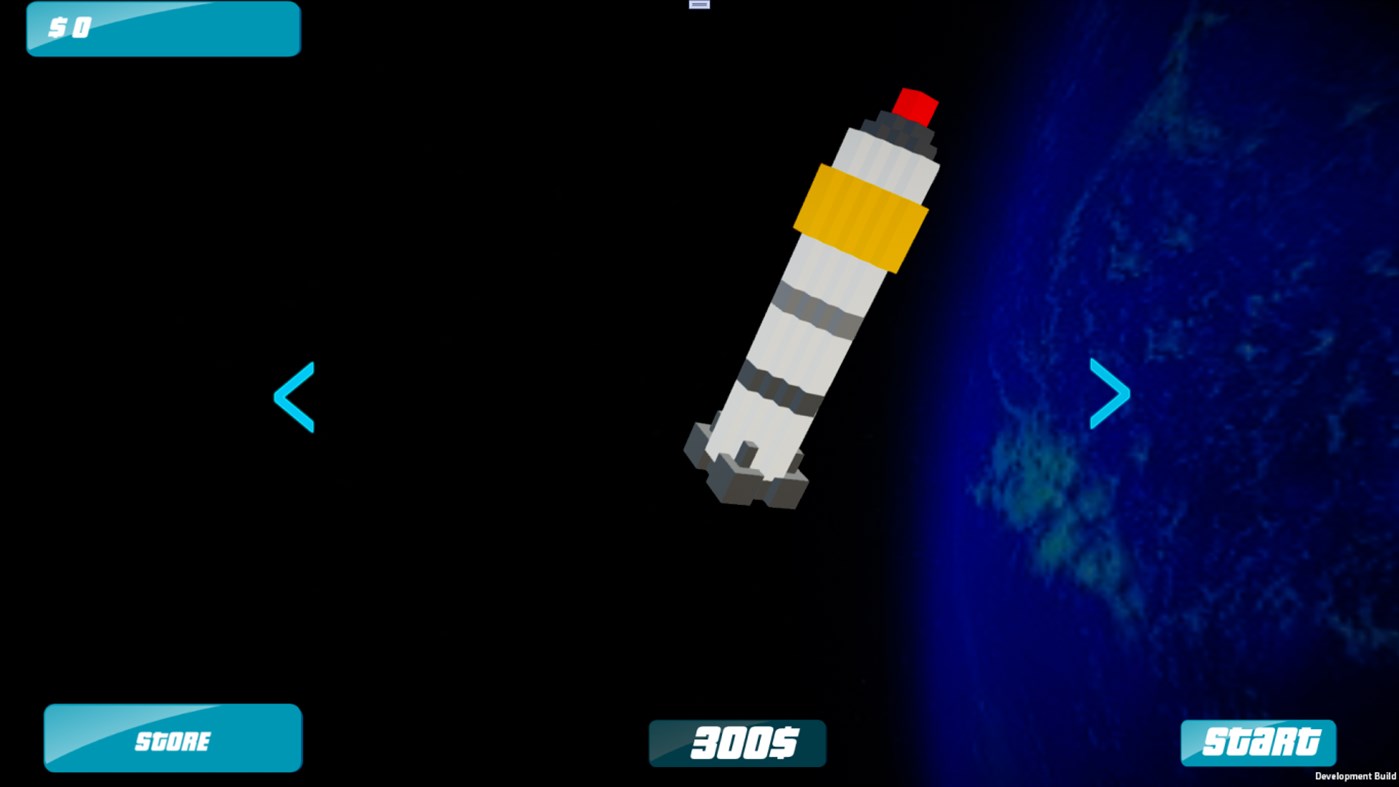Open the Store to browse items
The image size is (1399, 787).
pos(172,738)
